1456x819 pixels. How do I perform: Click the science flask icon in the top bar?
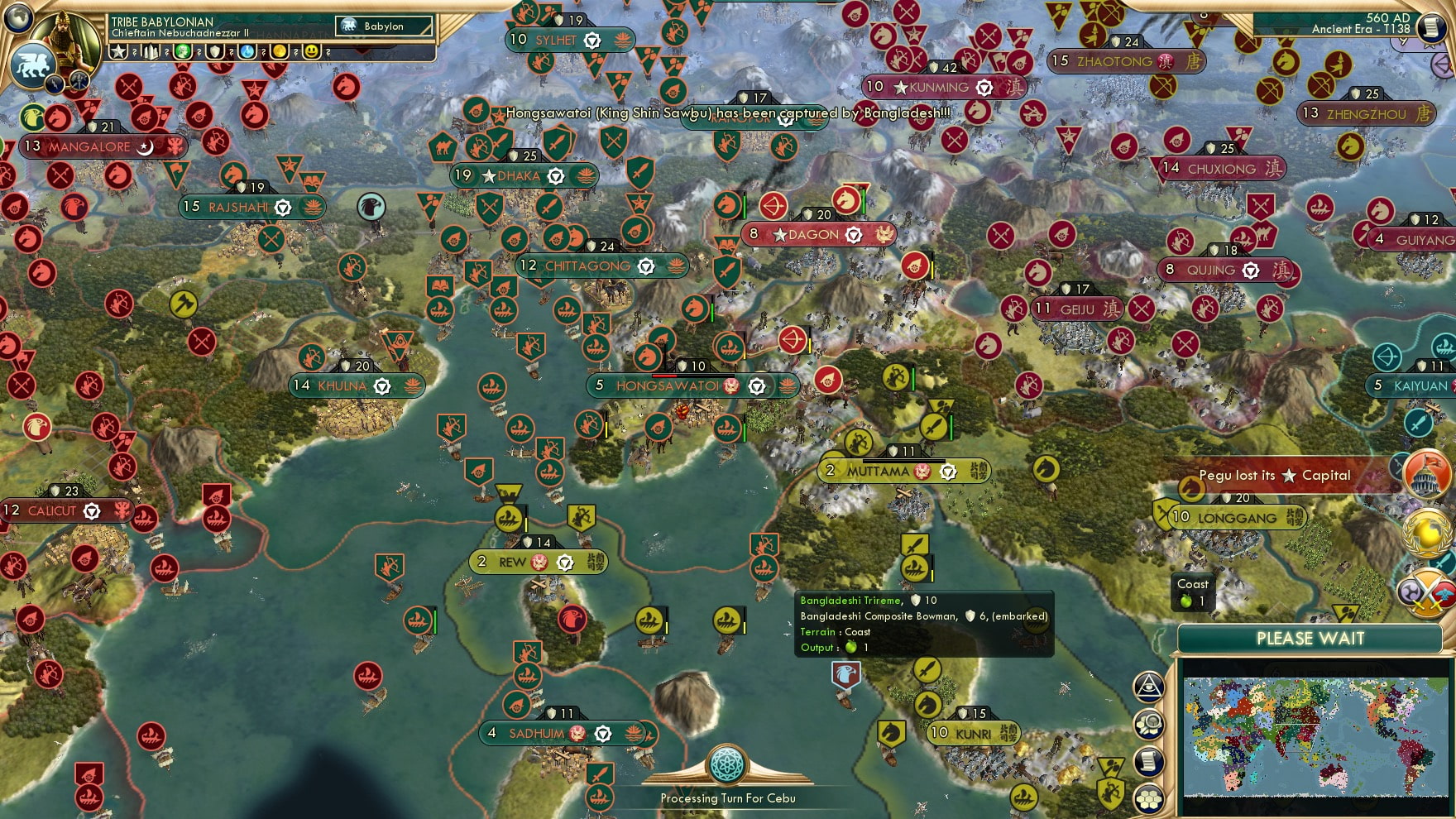point(247,53)
